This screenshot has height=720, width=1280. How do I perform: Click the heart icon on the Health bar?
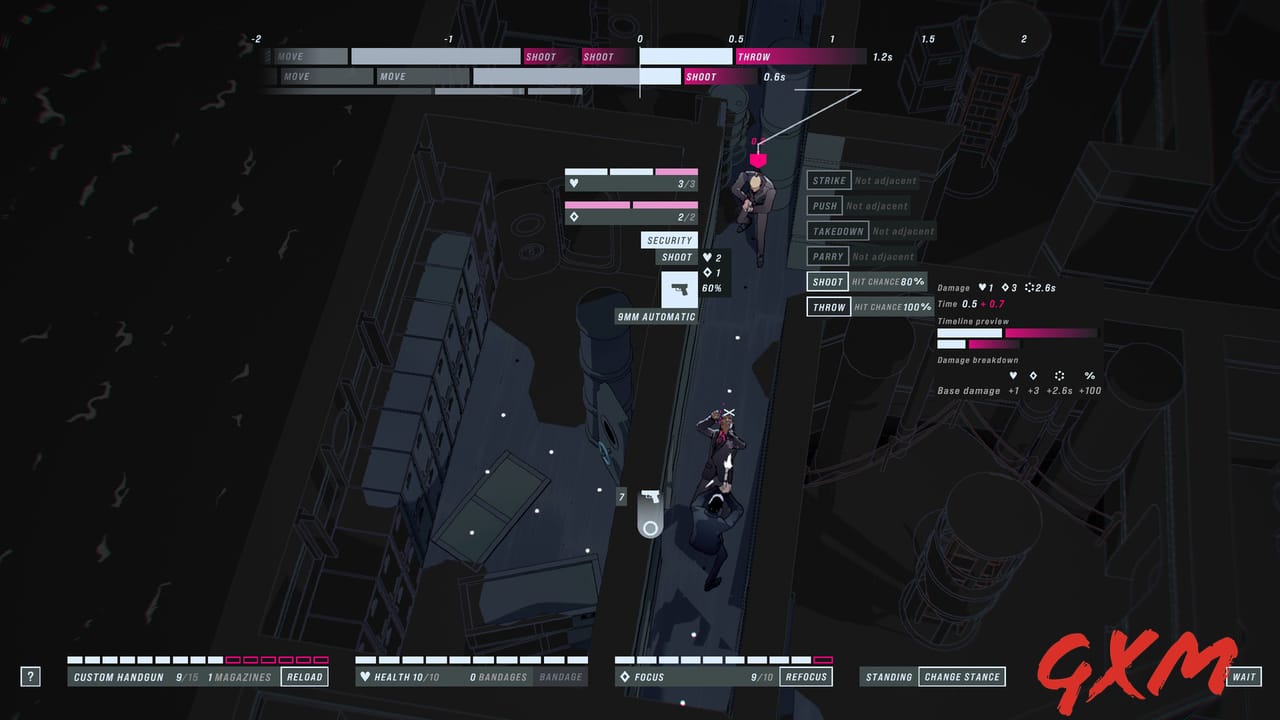pos(364,676)
